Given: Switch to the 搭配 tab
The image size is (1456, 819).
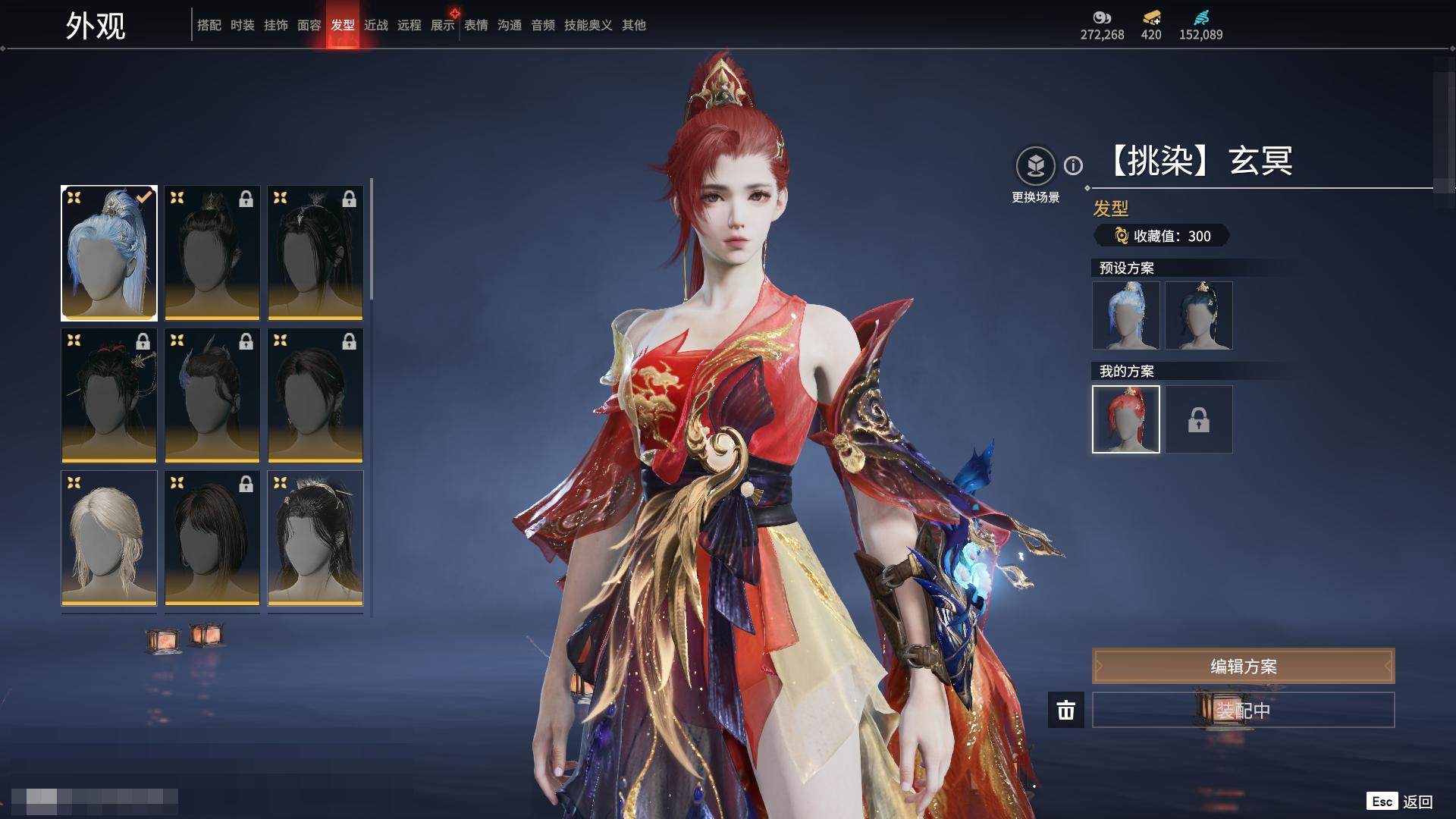Looking at the screenshot, I should coord(209,25).
